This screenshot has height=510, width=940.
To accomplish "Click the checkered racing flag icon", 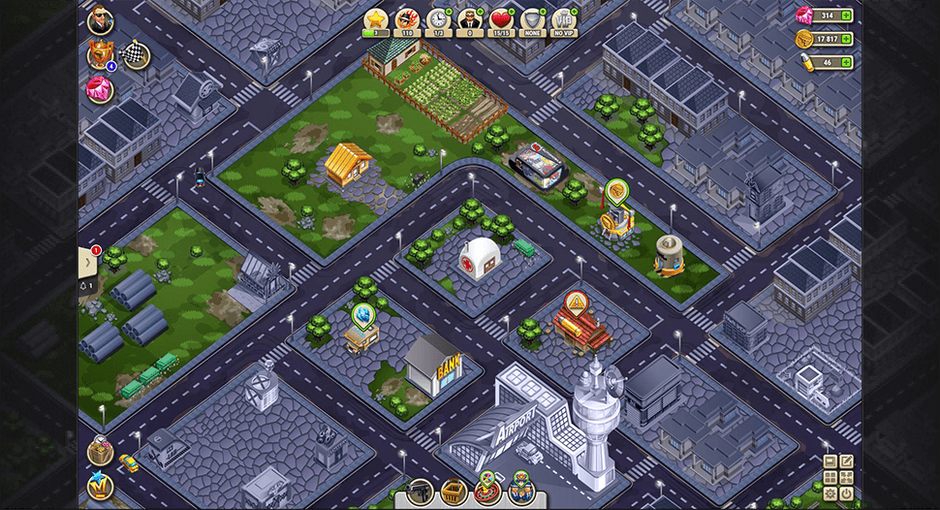I will click(x=134, y=55).
